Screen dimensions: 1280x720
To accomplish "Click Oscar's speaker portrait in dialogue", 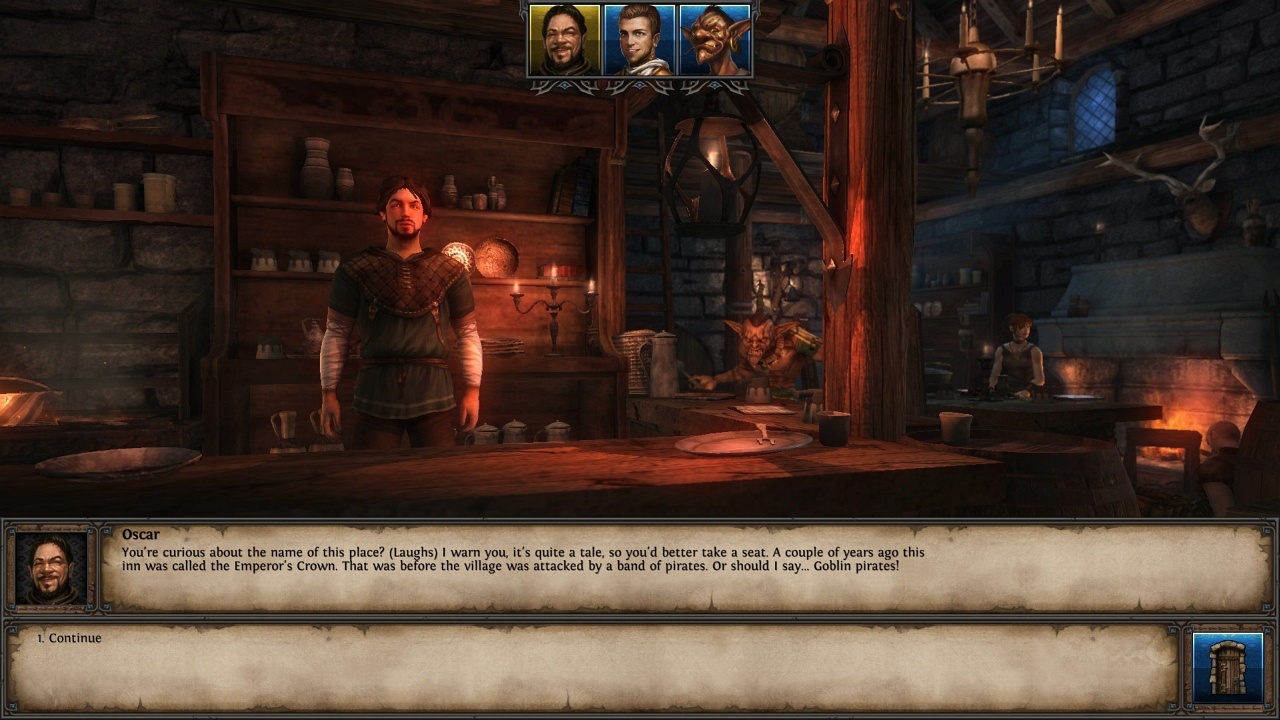I will (51, 568).
